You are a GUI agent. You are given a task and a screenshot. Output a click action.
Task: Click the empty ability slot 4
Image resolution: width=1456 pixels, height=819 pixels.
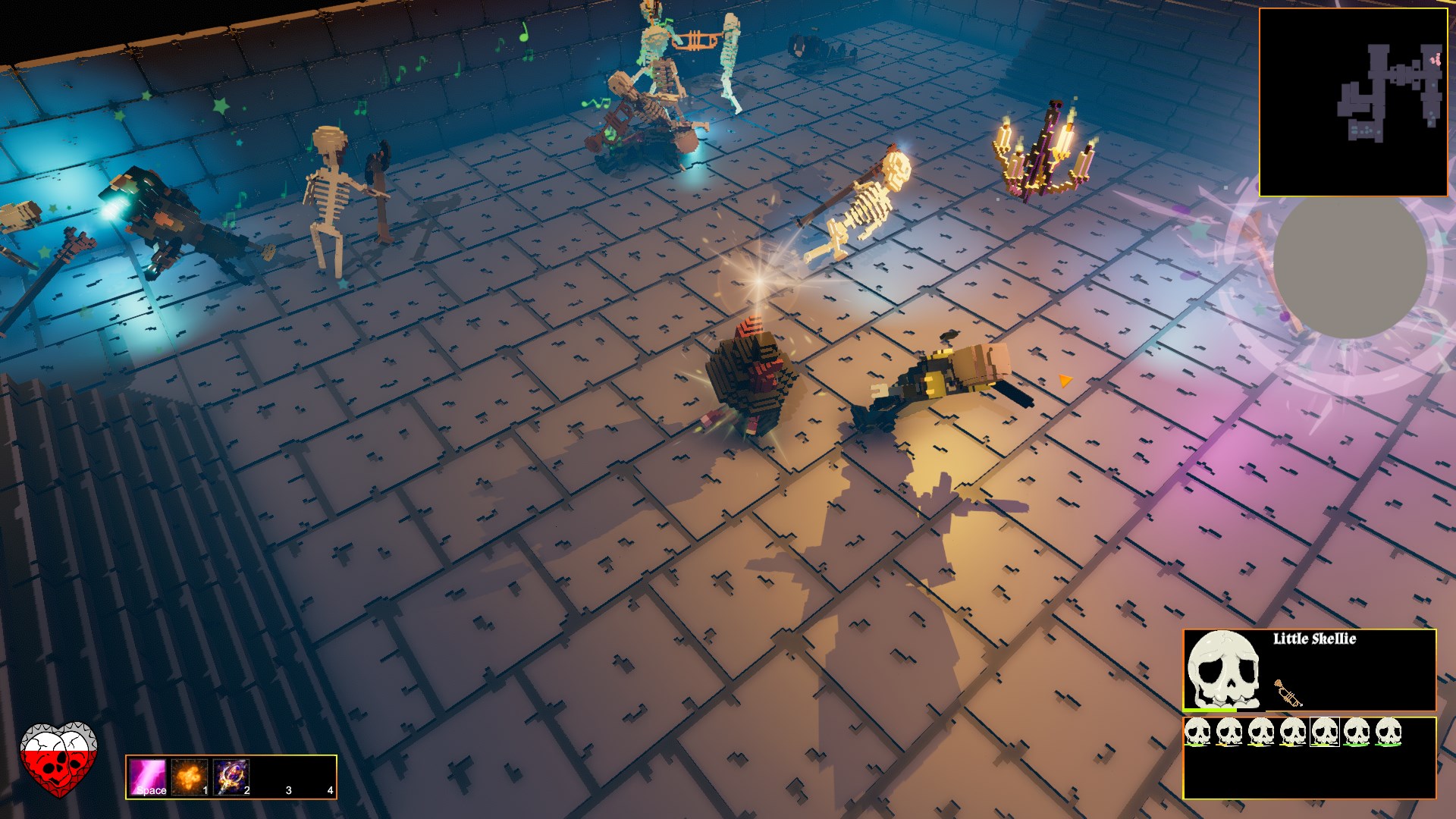(x=315, y=777)
